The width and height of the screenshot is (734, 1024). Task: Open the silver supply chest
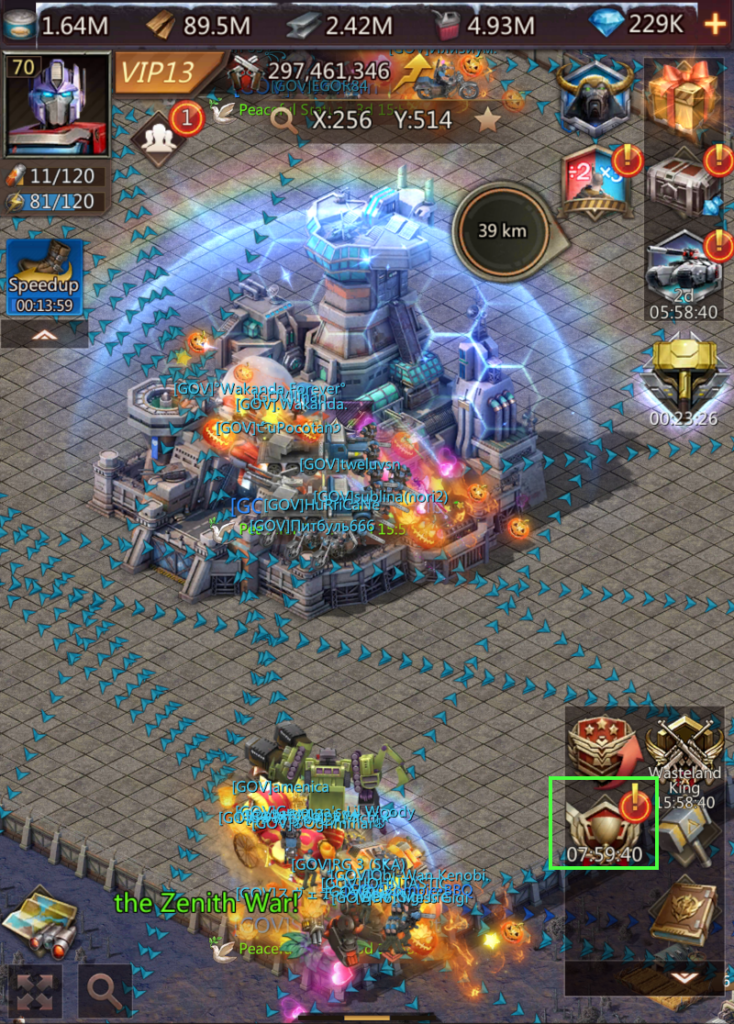click(684, 182)
